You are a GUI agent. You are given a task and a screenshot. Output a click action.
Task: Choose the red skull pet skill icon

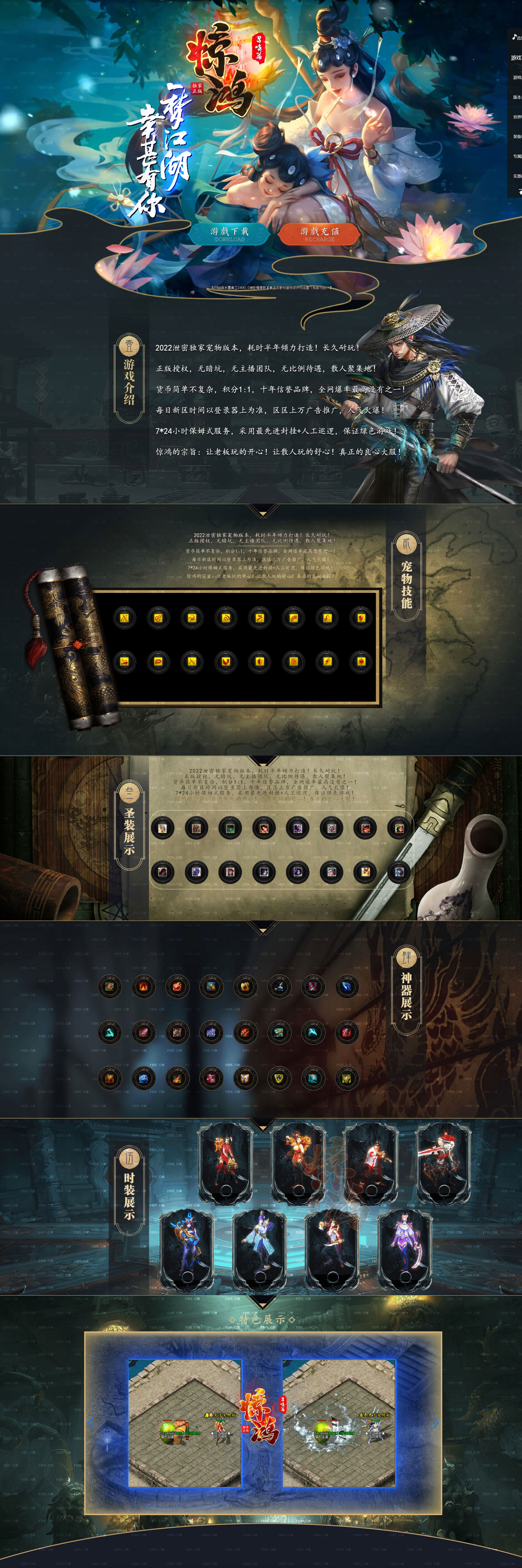361,618
